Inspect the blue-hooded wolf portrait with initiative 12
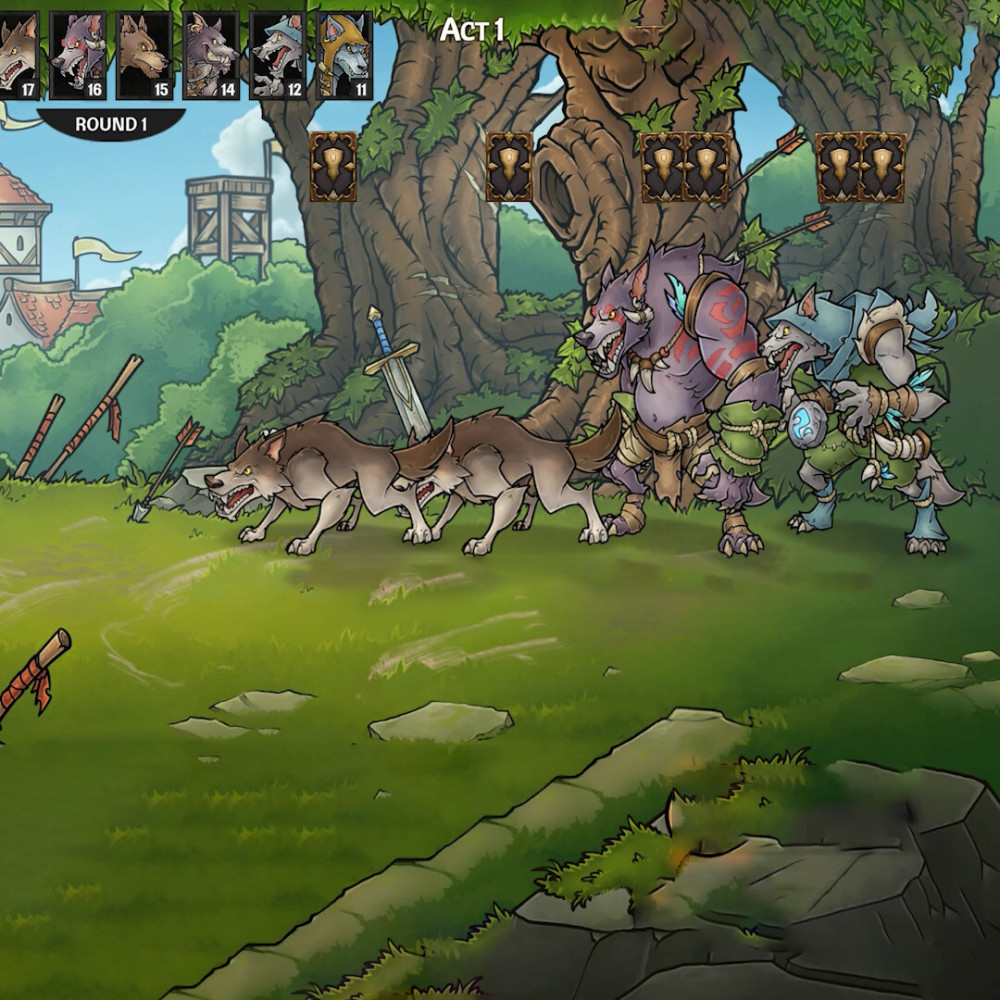1000x1000 pixels. point(278,55)
